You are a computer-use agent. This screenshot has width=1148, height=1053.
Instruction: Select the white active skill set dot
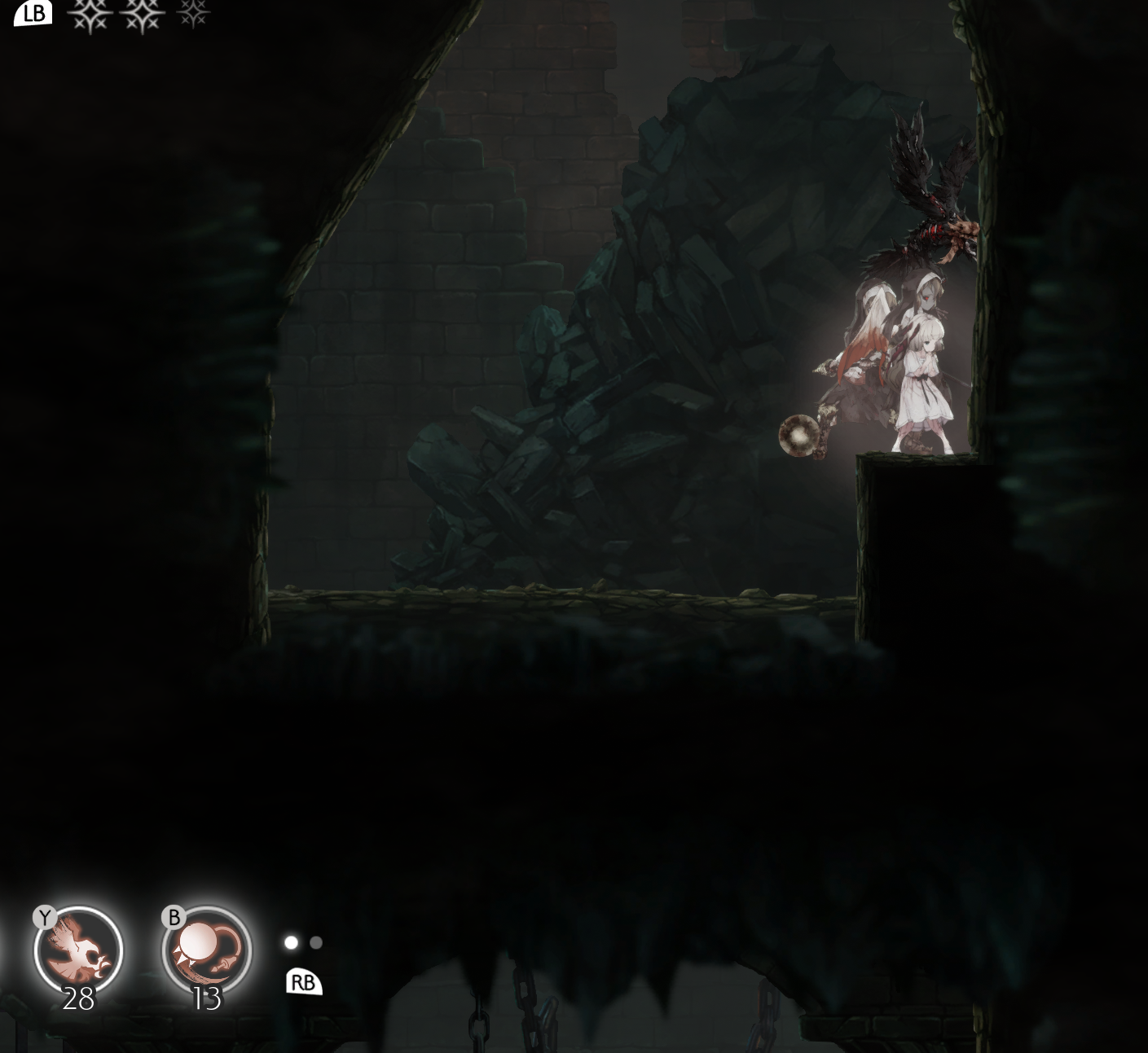click(x=291, y=943)
